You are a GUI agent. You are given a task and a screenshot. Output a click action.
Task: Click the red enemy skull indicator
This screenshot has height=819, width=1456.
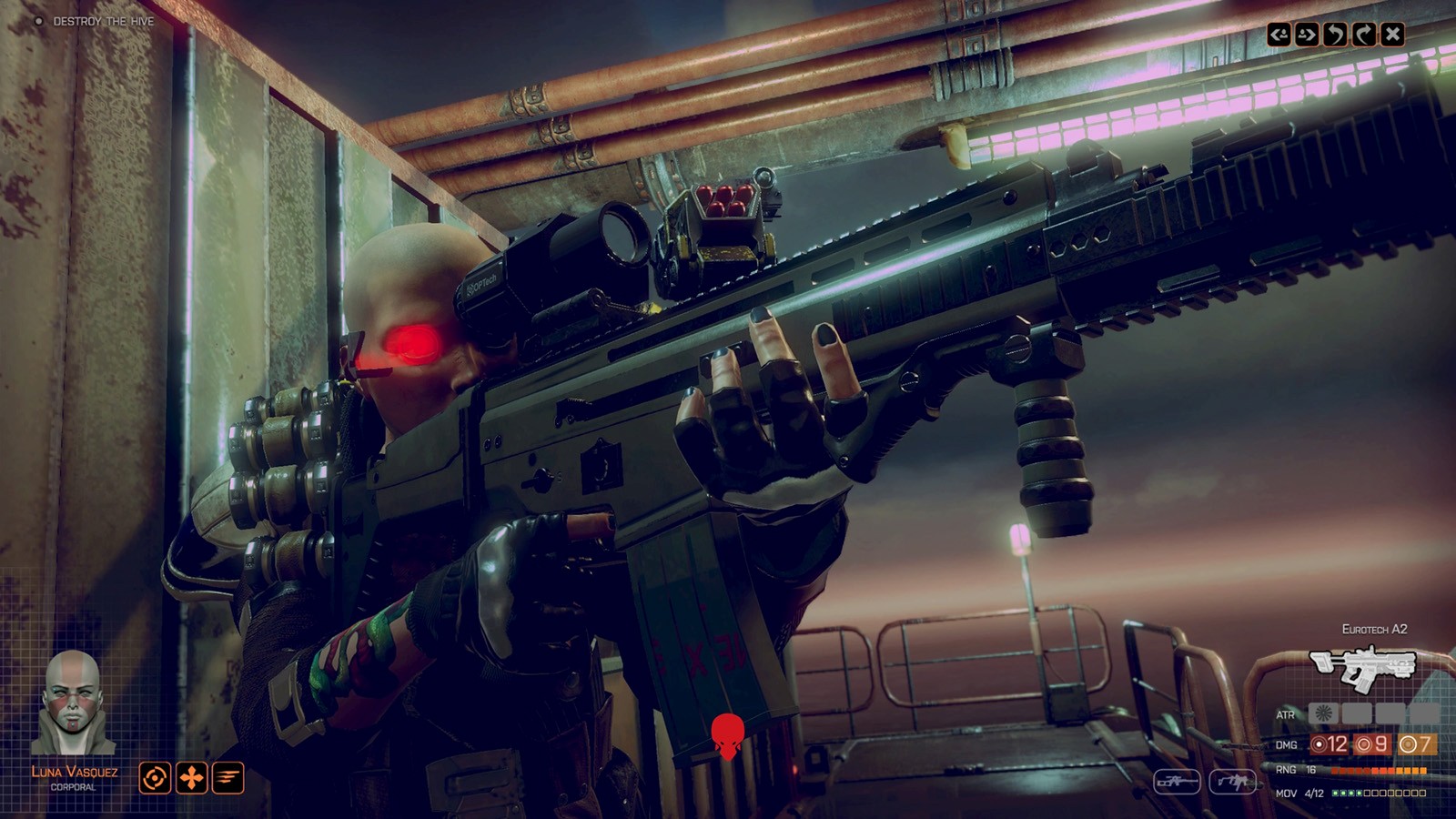pyautogui.click(x=728, y=735)
